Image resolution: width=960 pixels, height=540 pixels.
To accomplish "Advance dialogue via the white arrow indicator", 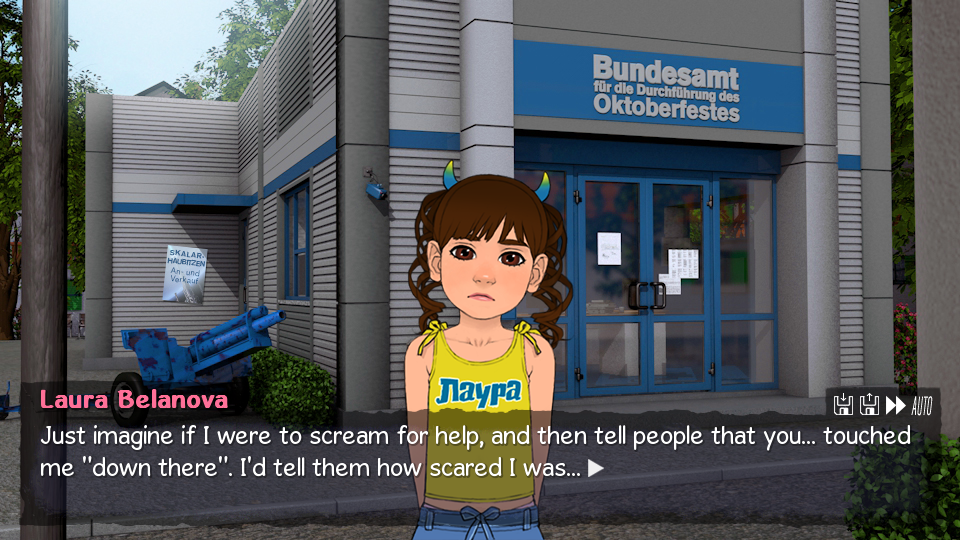I will 596,467.
